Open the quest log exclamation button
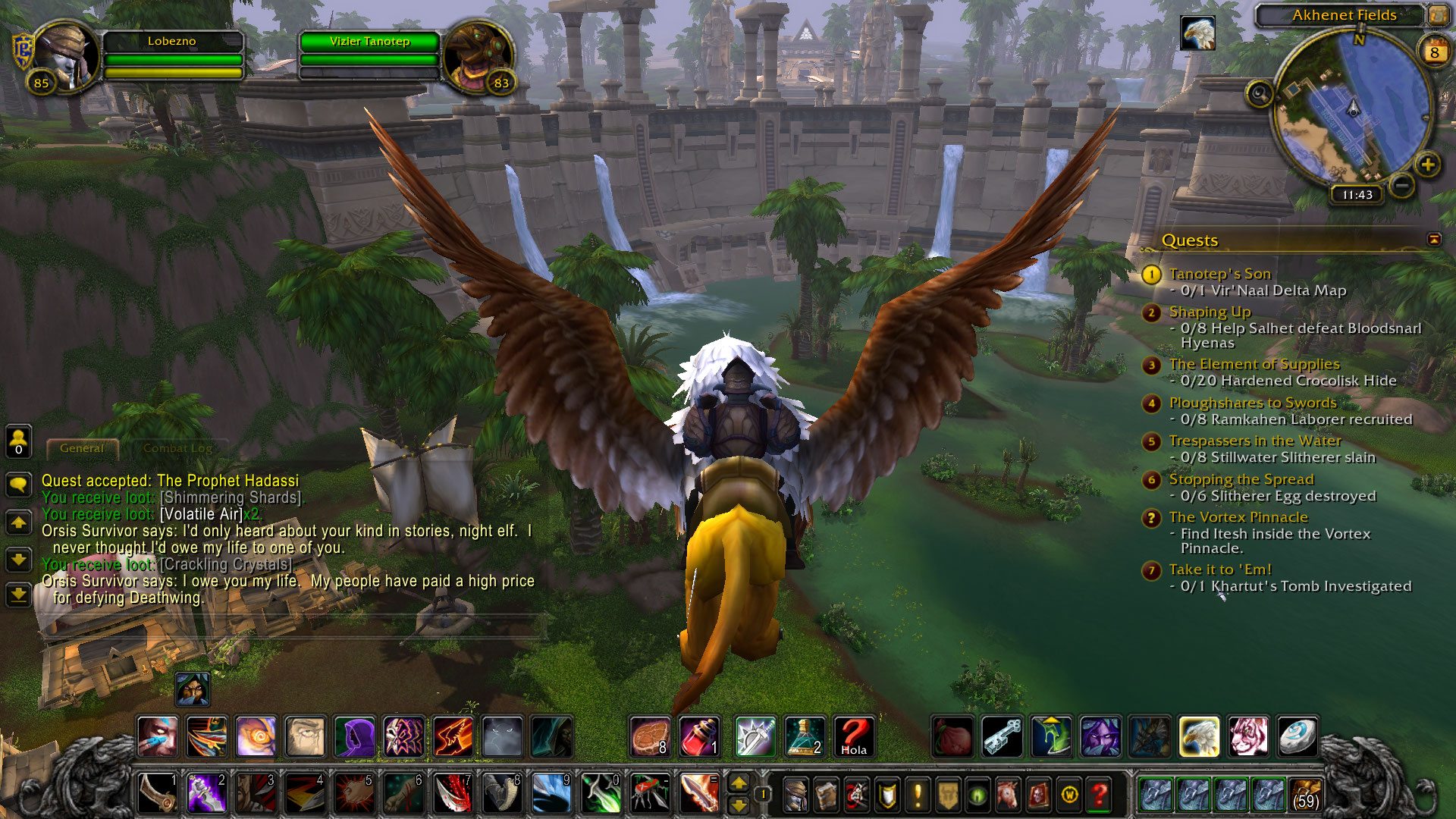1456x819 pixels. (918, 795)
